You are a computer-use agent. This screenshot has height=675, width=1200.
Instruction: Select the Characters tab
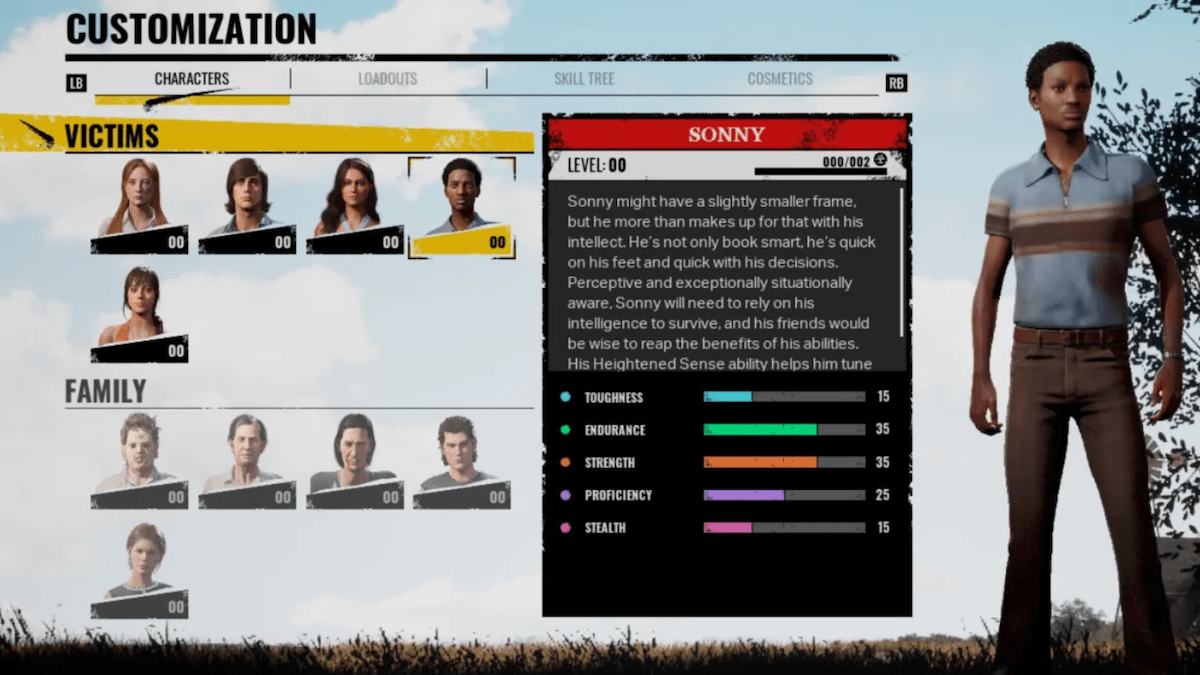click(192, 79)
